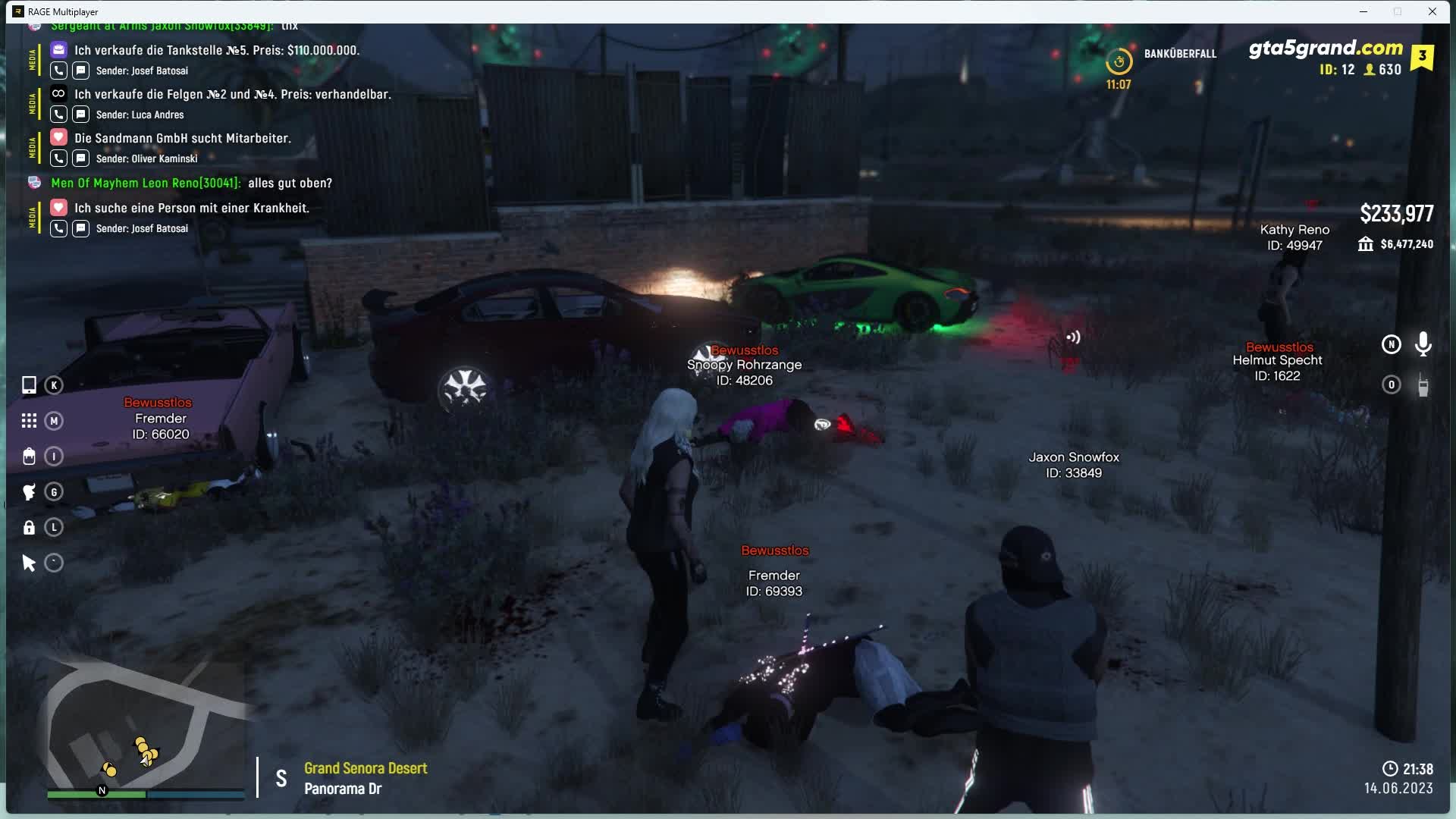Message sender of the Krankheit ad
Viewport: 1456px width, 819px height.
pos(80,228)
